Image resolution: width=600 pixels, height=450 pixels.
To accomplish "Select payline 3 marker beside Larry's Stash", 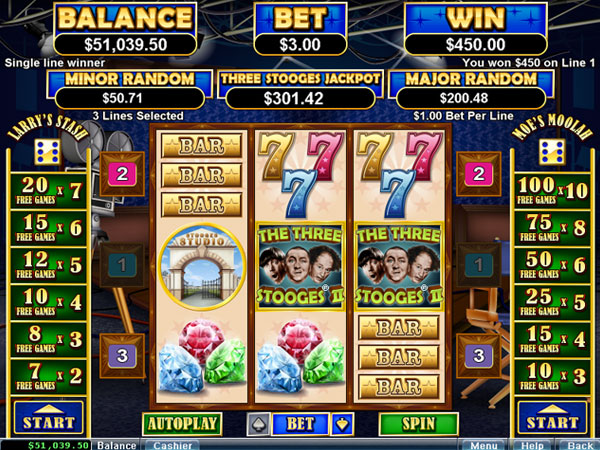I will 122,355.
